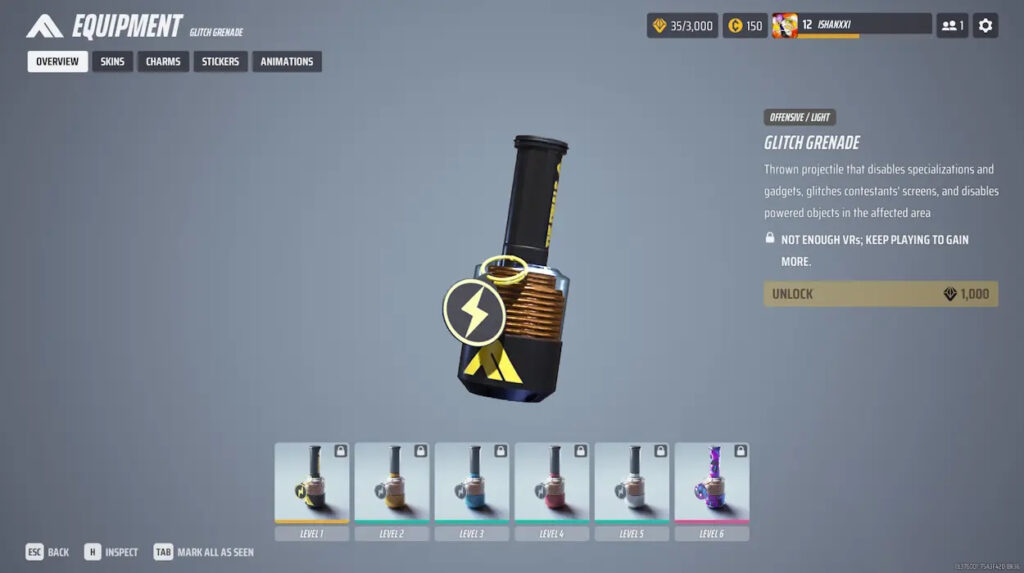1024x573 pixels.
Task: Open the VR points currency counter
Action: coord(682,26)
